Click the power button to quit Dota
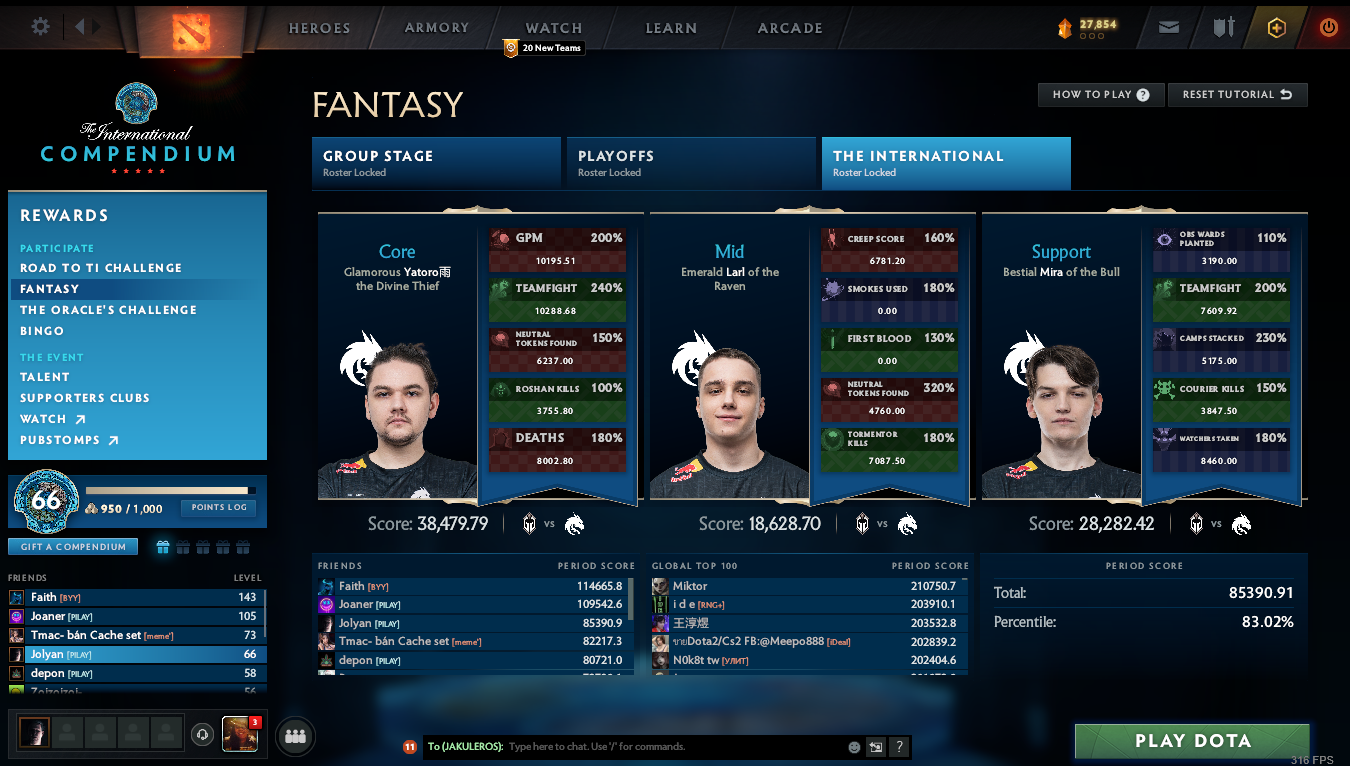 [x=1329, y=27]
